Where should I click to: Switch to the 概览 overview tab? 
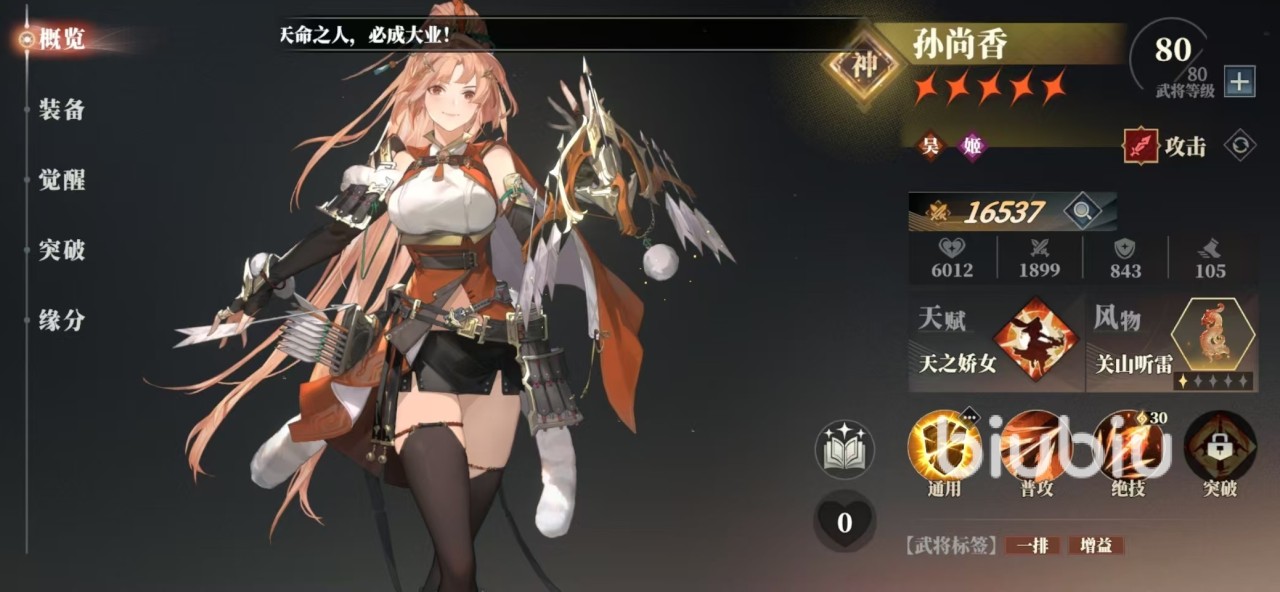(x=61, y=40)
